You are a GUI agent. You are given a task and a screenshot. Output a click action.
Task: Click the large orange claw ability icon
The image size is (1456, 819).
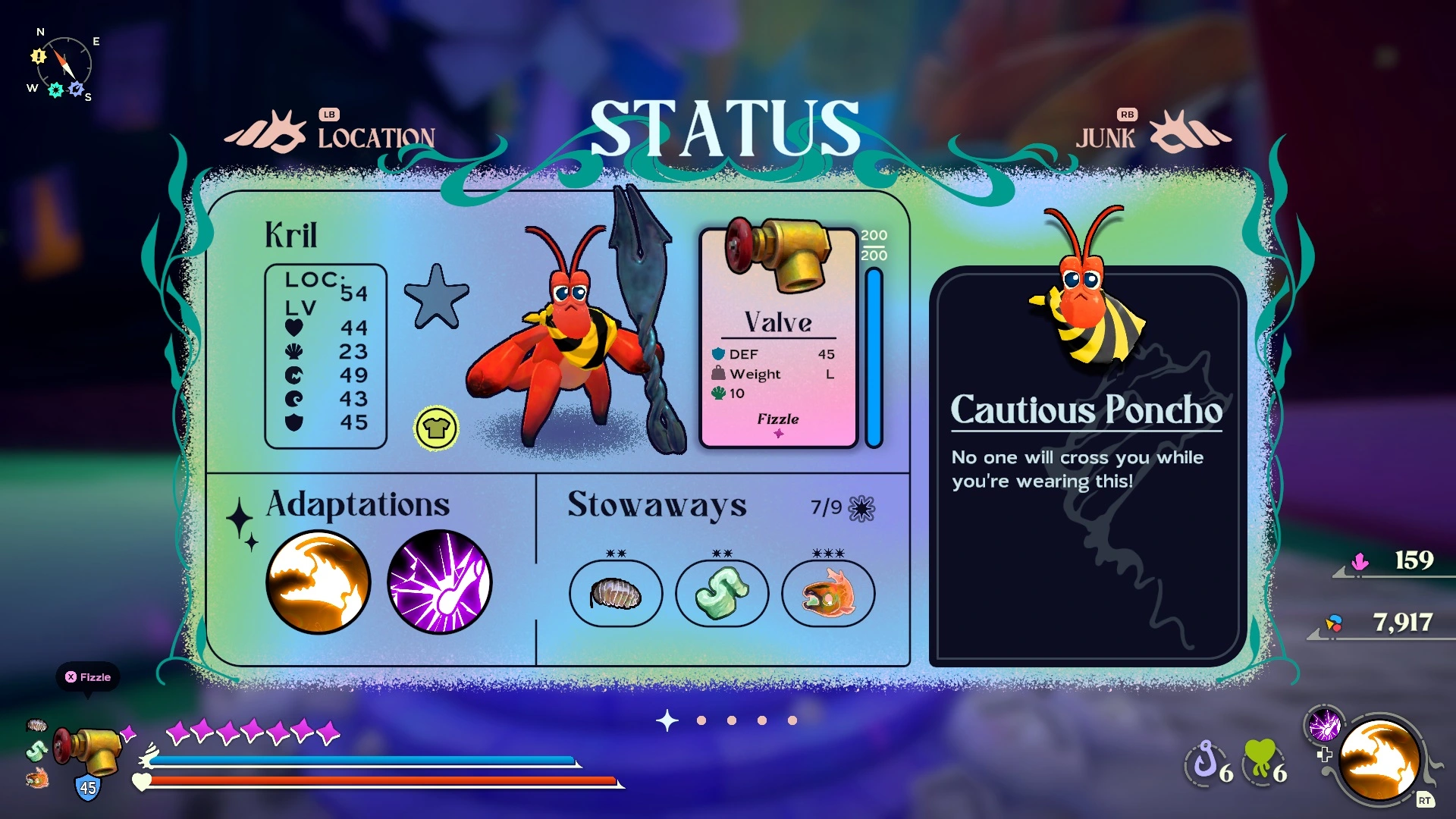point(1379,760)
